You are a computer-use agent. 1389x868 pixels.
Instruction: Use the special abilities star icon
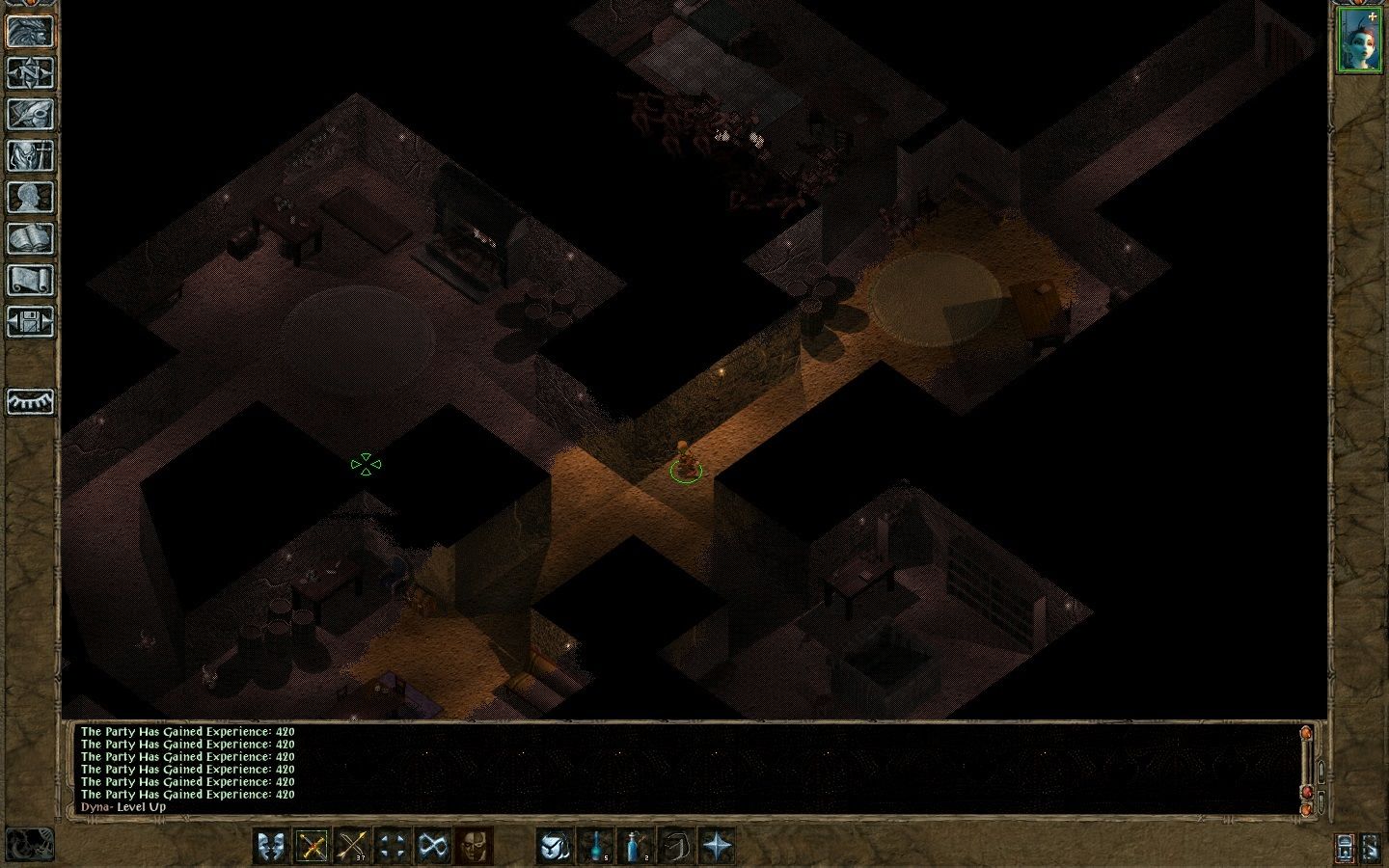716,846
